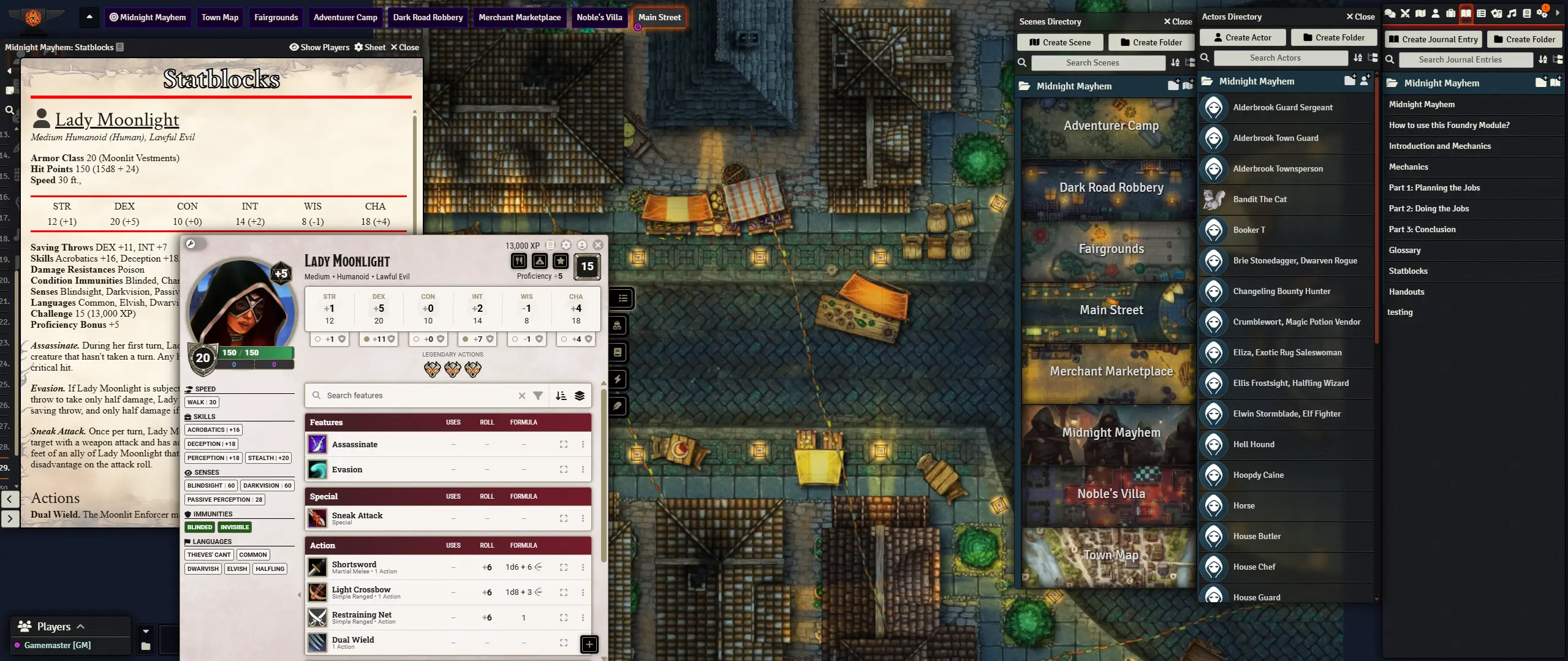Switch to the Town Map scene tab

click(x=220, y=17)
